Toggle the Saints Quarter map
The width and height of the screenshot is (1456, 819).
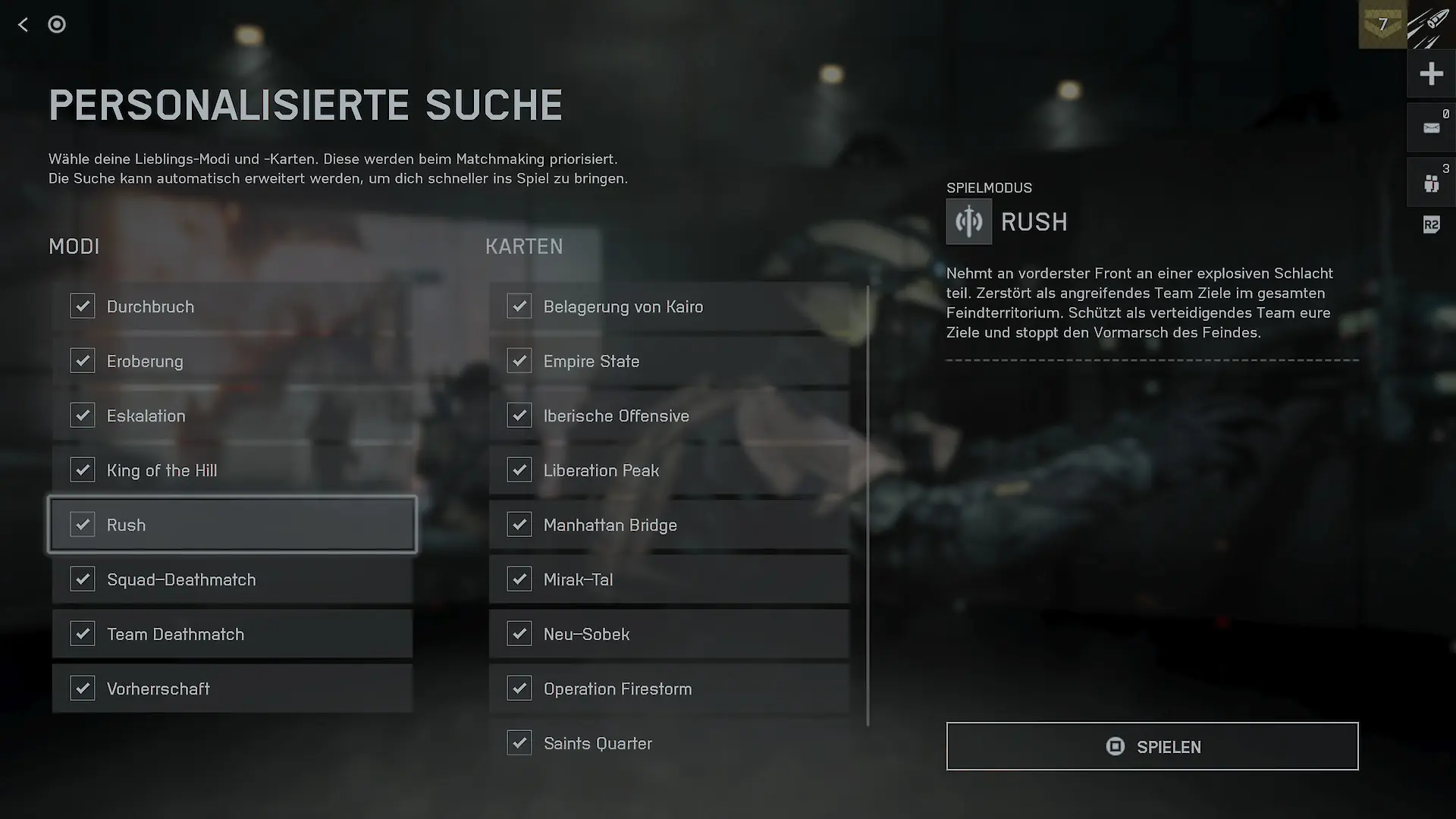519,743
